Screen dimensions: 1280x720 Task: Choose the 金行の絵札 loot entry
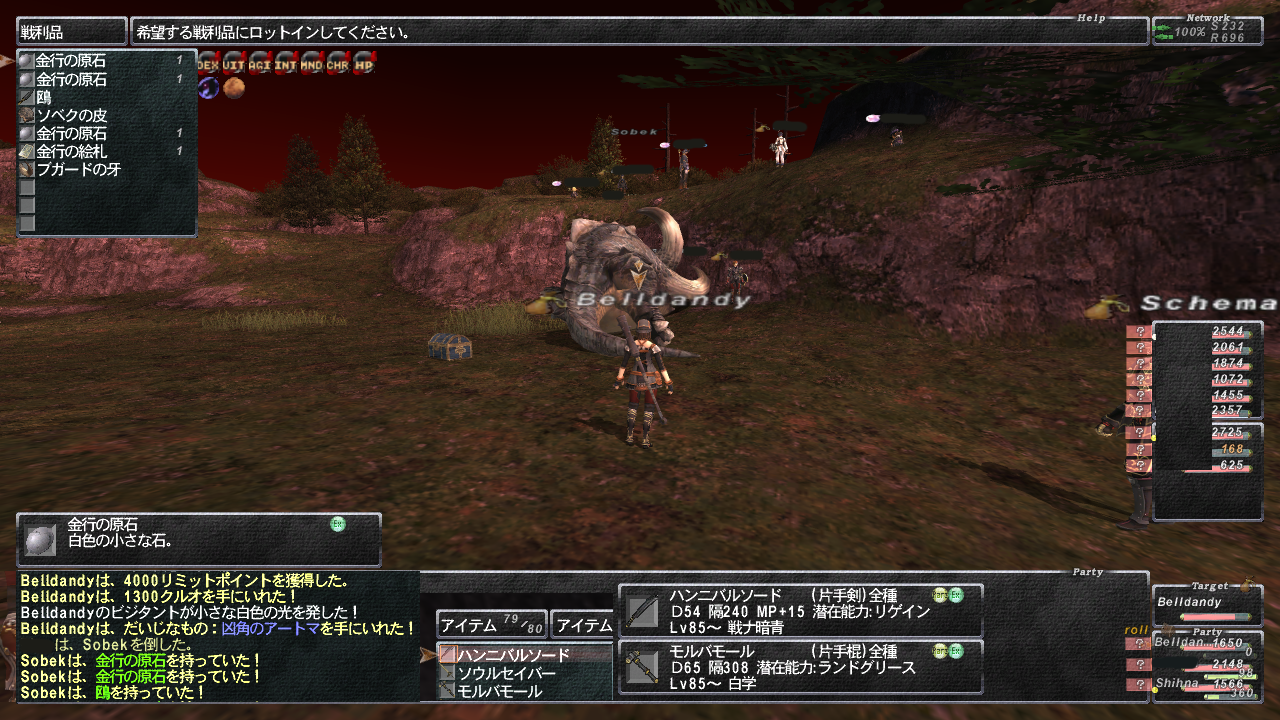point(71,152)
